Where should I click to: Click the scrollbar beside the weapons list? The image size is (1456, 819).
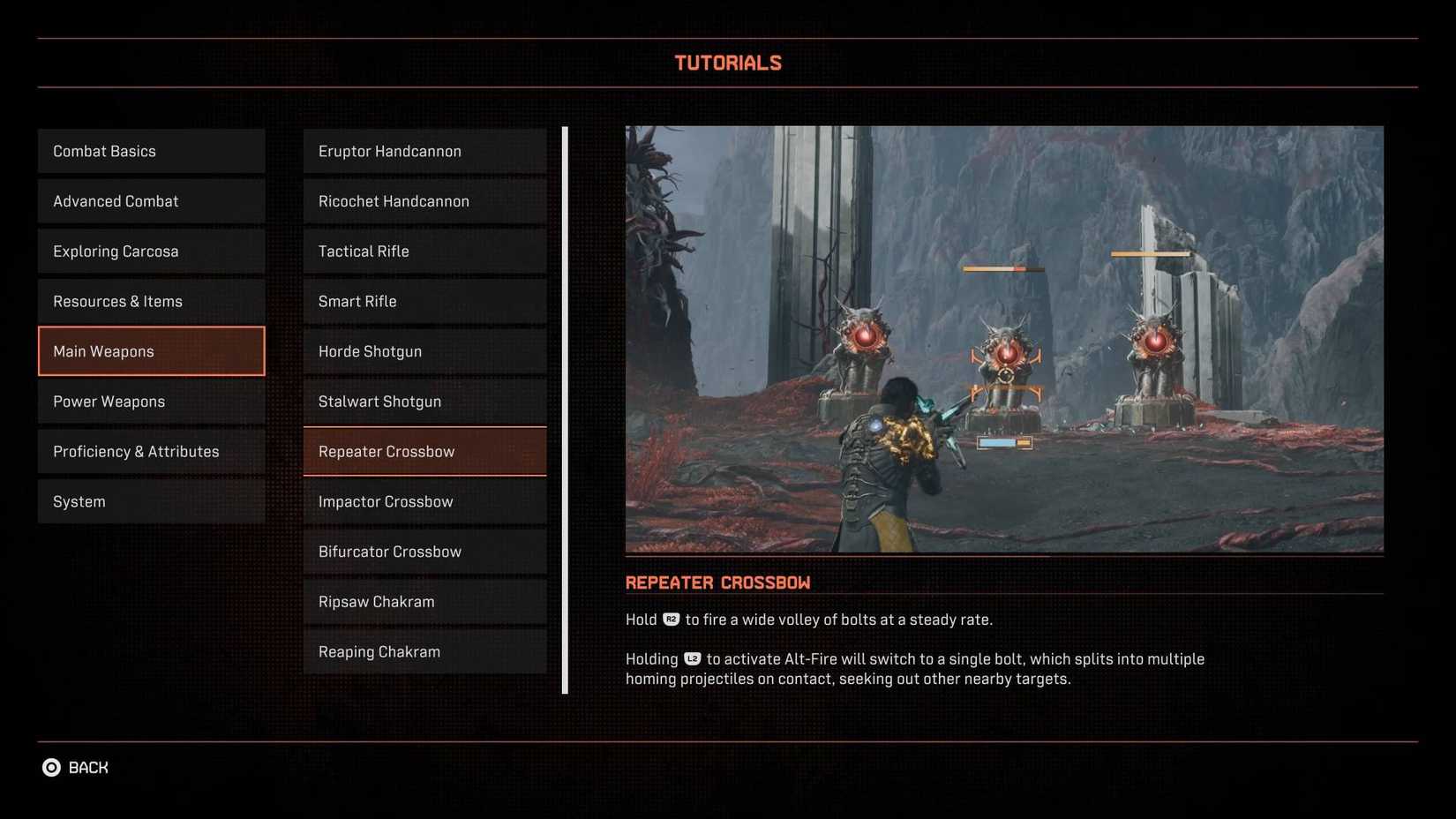tap(564, 406)
